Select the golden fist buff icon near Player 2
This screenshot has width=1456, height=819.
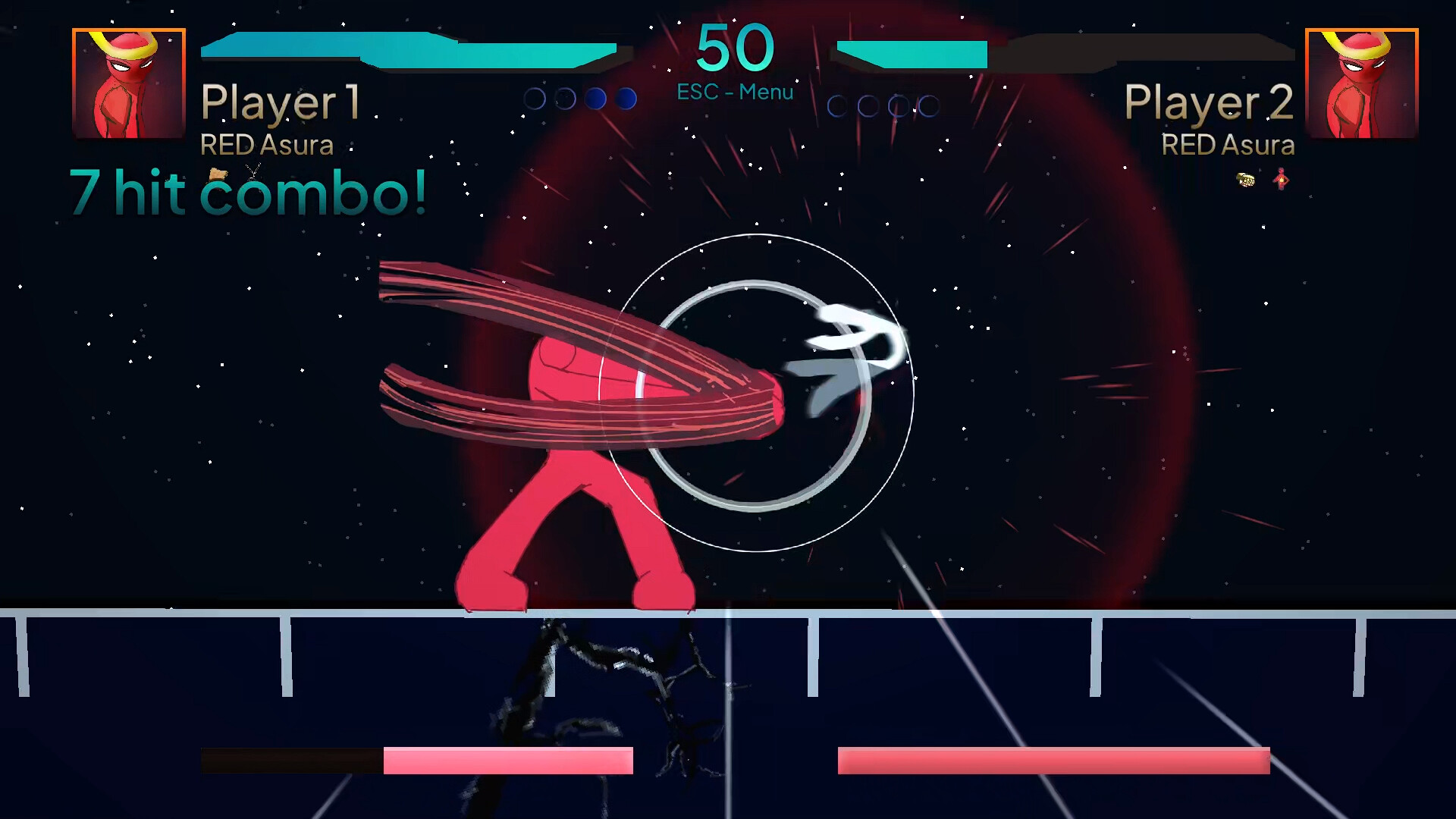(1245, 180)
